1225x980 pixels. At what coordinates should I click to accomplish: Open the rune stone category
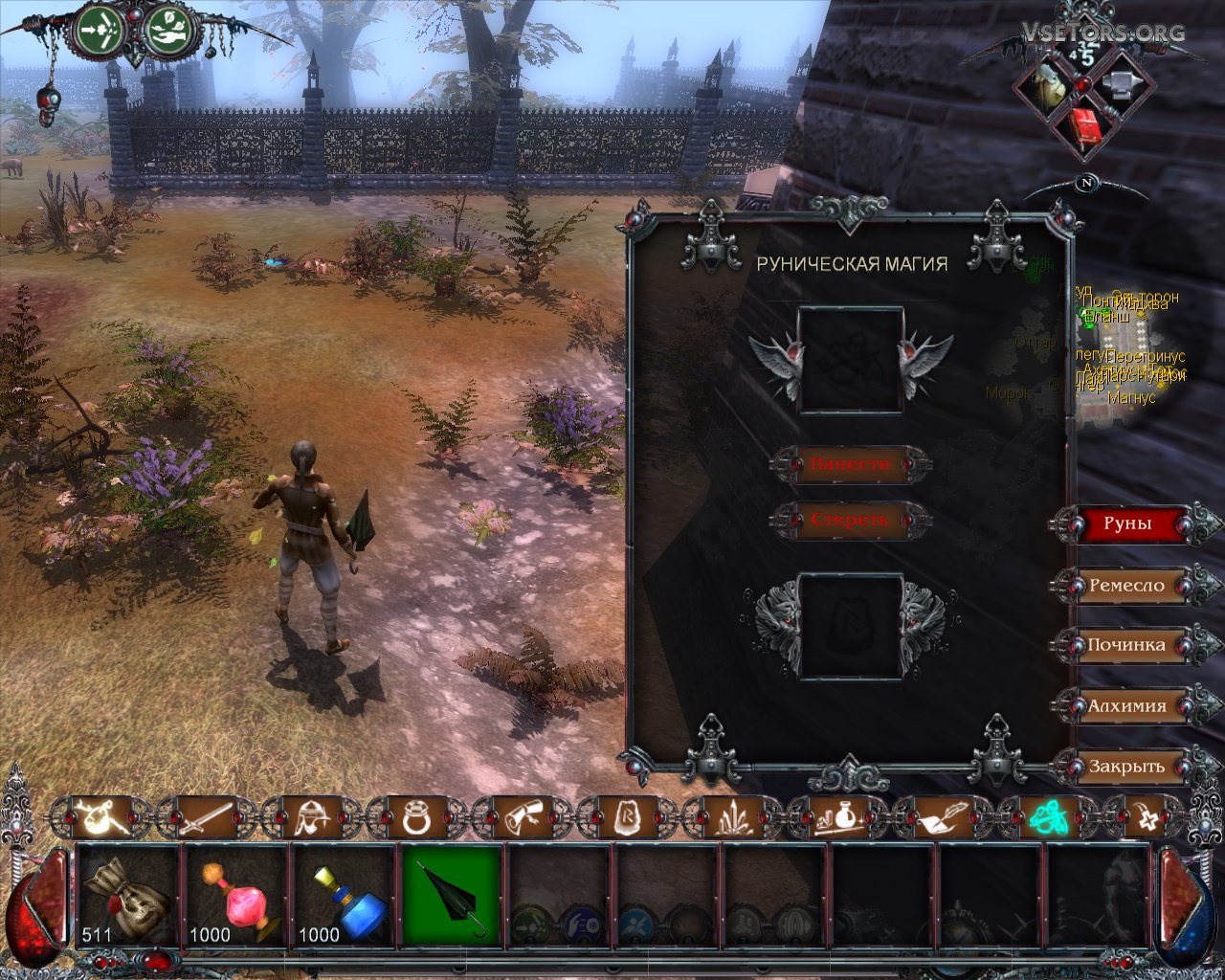tap(628, 817)
